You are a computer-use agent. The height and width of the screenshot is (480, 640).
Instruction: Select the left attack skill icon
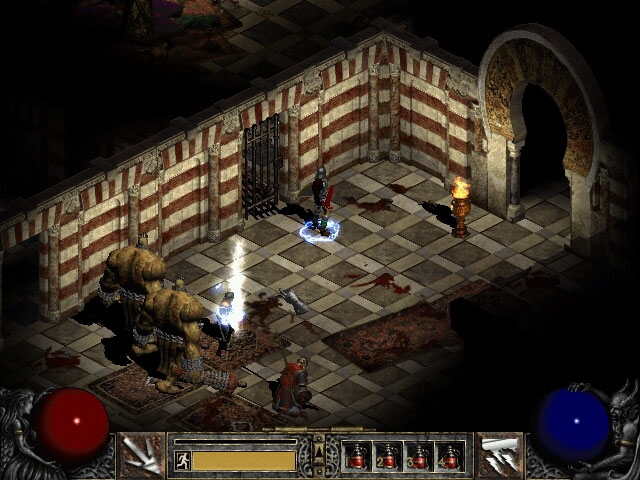[142, 455]
